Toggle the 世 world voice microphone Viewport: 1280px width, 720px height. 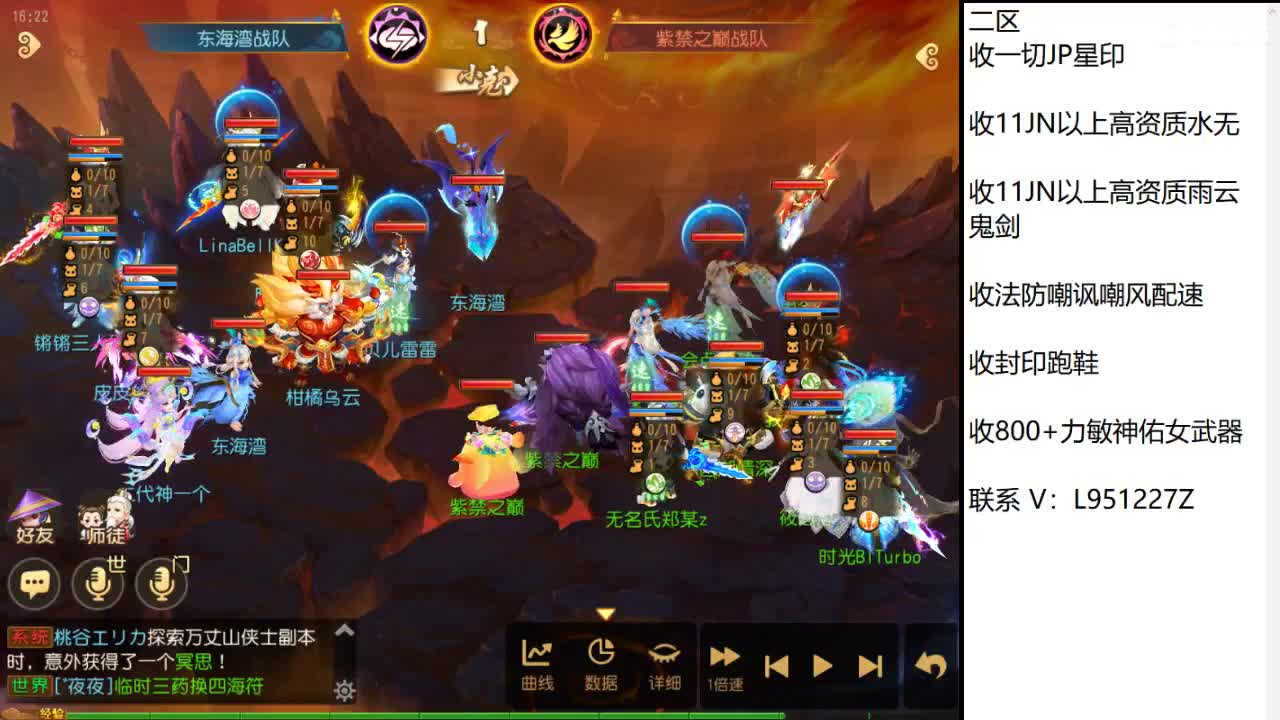coord(97,583)
